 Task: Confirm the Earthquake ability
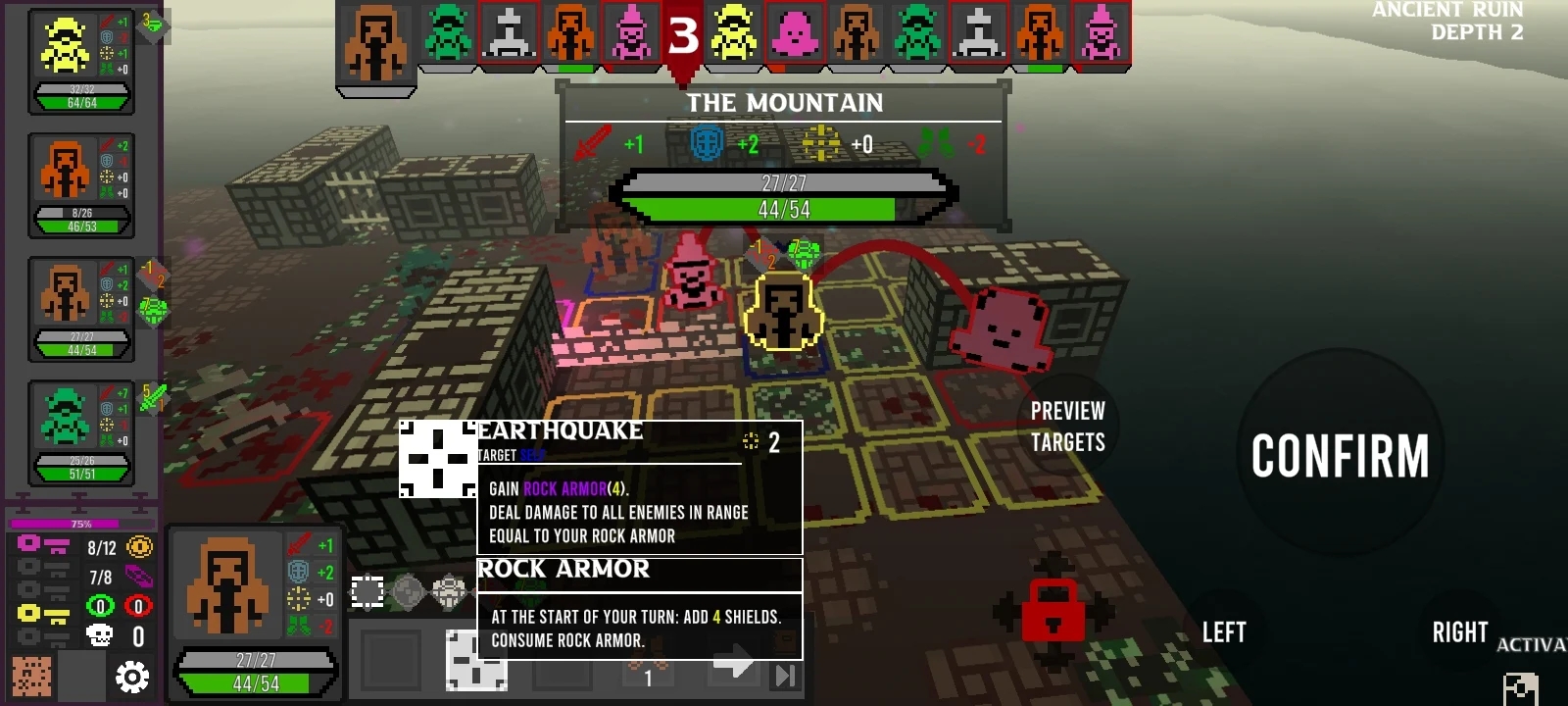1339,456
